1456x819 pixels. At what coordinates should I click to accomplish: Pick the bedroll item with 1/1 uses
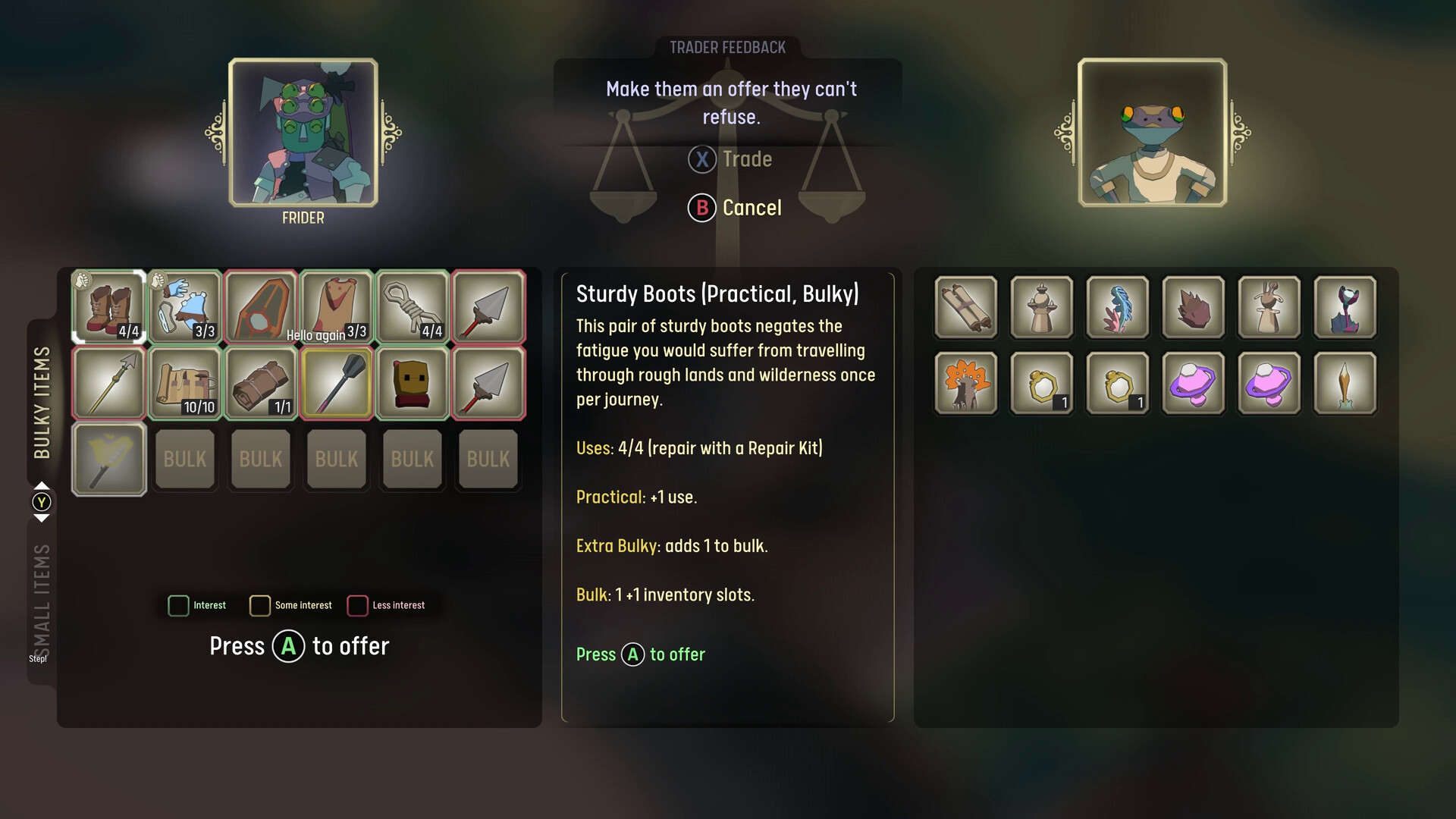pyautogui.click(x=260, y=383)
